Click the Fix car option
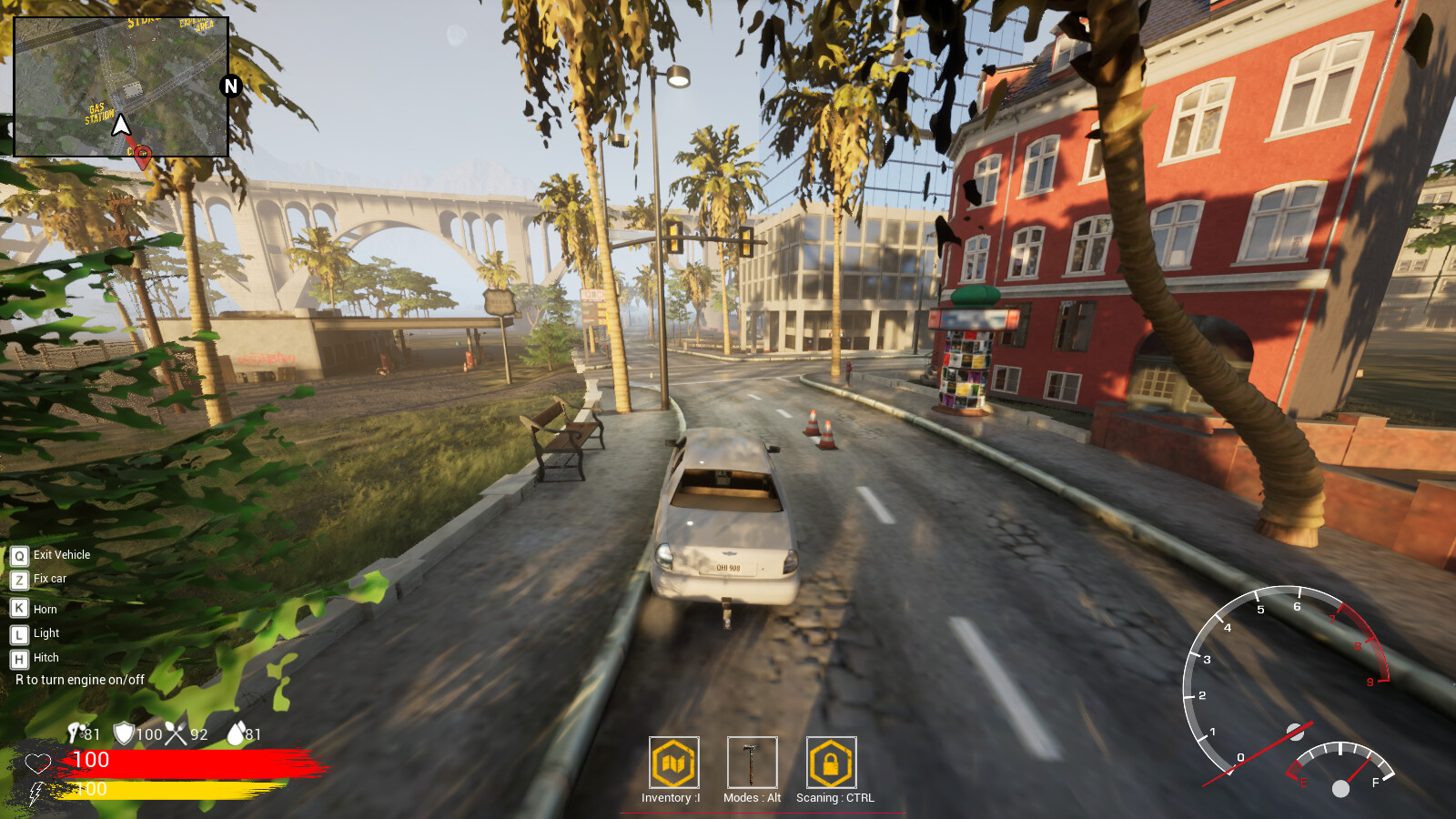The height and width of the screenshot is (819, 1456). point(38,579)
